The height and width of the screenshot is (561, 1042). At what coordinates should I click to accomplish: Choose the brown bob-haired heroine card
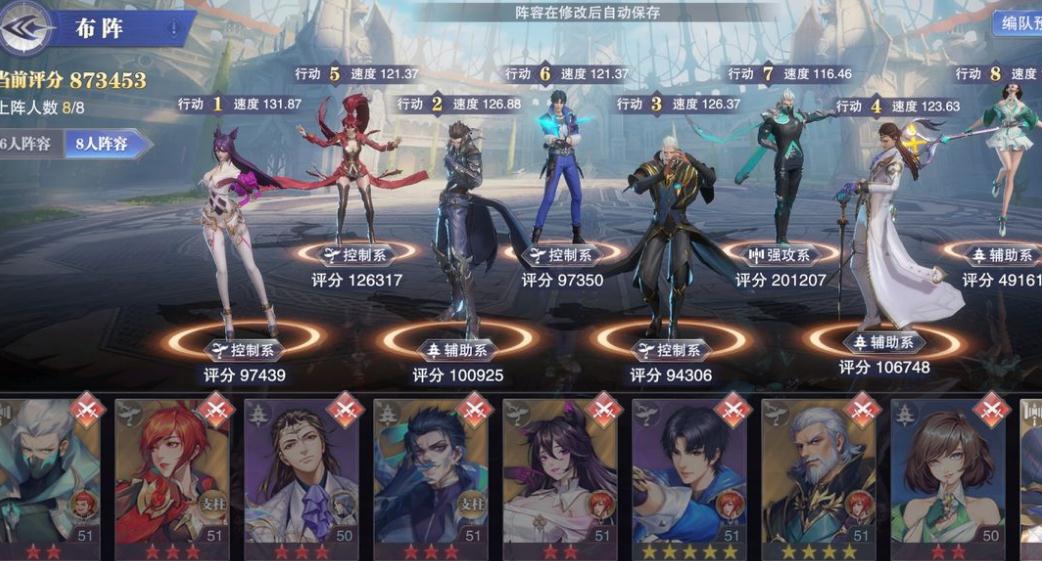click(947, 472)
